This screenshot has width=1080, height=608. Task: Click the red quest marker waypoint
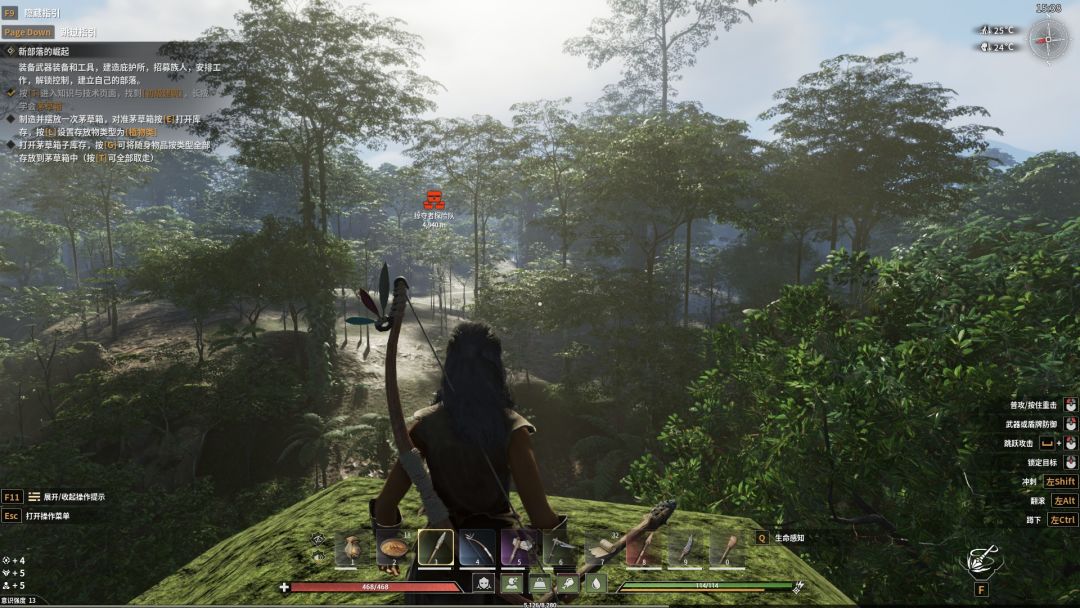point(434,199)
